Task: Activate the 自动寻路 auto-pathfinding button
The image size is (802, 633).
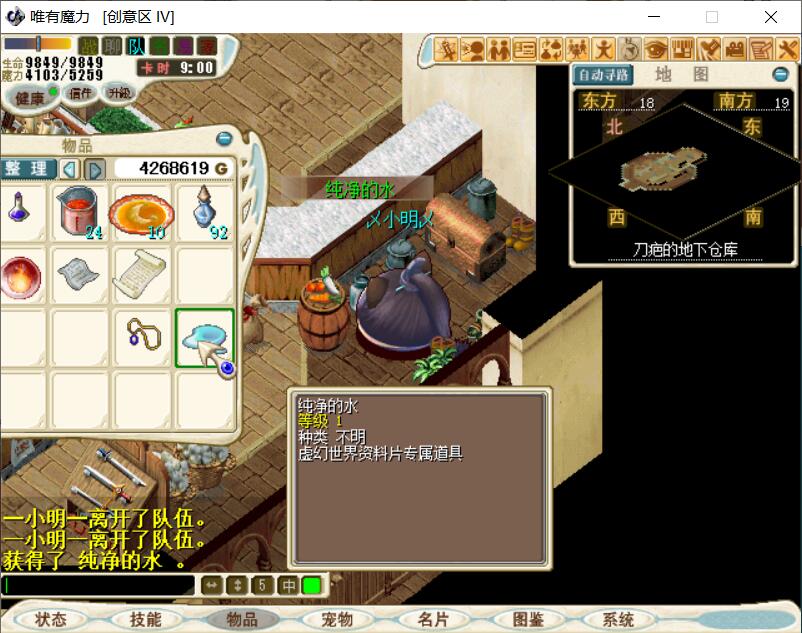Action: tap(602, 75)
